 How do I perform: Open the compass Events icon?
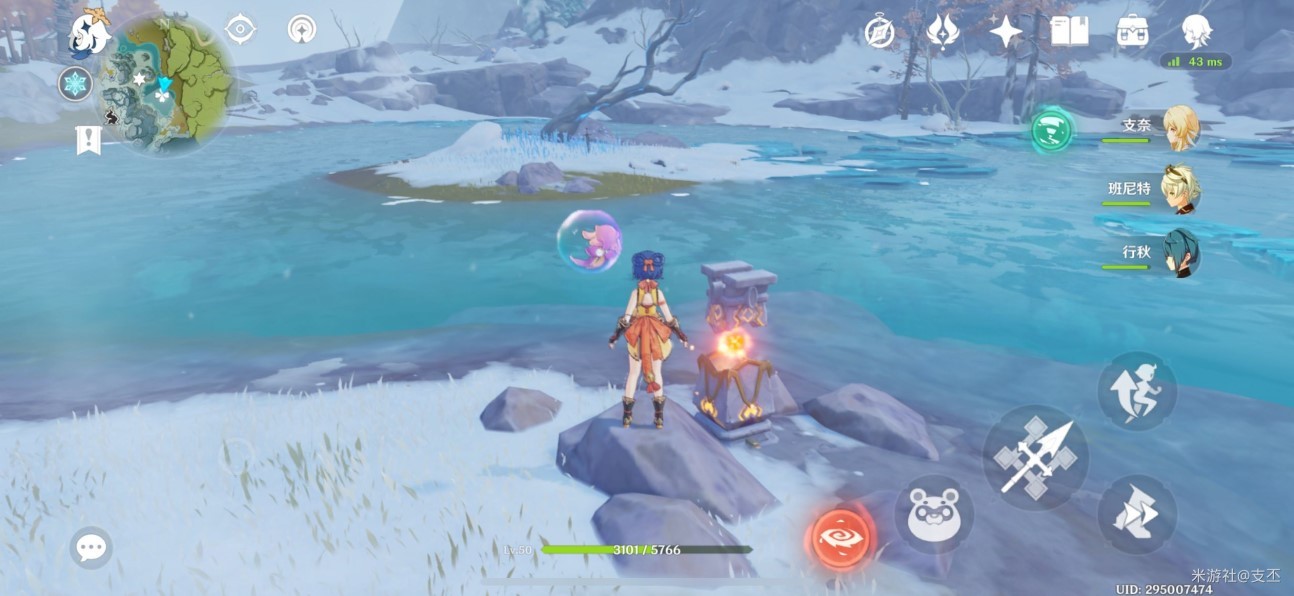(x=879, y=32)
